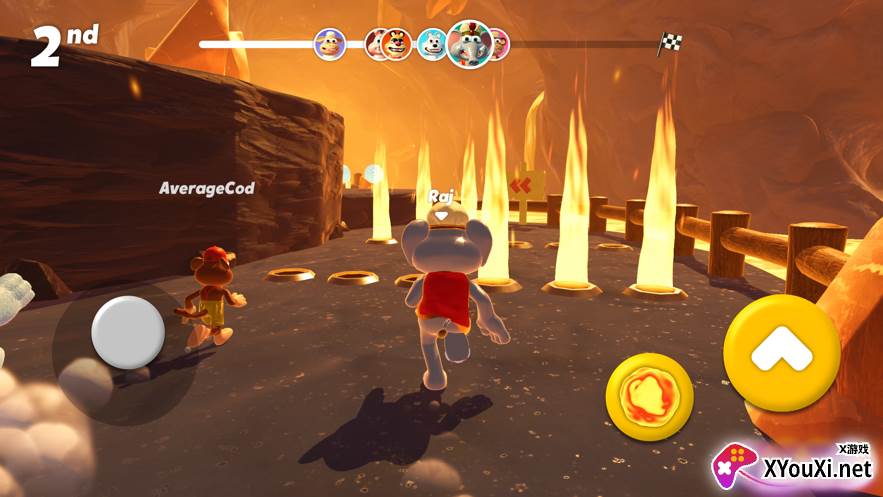This screenshot has width=883, height=497.
Task: Activate the fireball ability button
Action: pyautogui.click(x=649, y=398)
